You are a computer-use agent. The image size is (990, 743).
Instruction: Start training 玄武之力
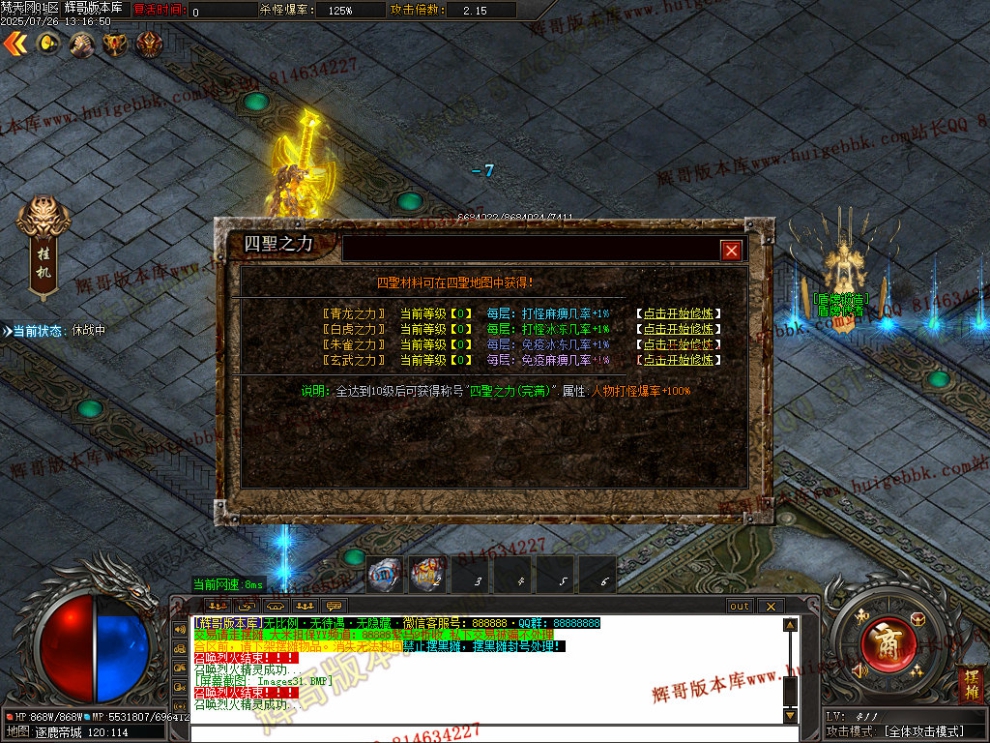pyautogui.click(x=679, y=360)
